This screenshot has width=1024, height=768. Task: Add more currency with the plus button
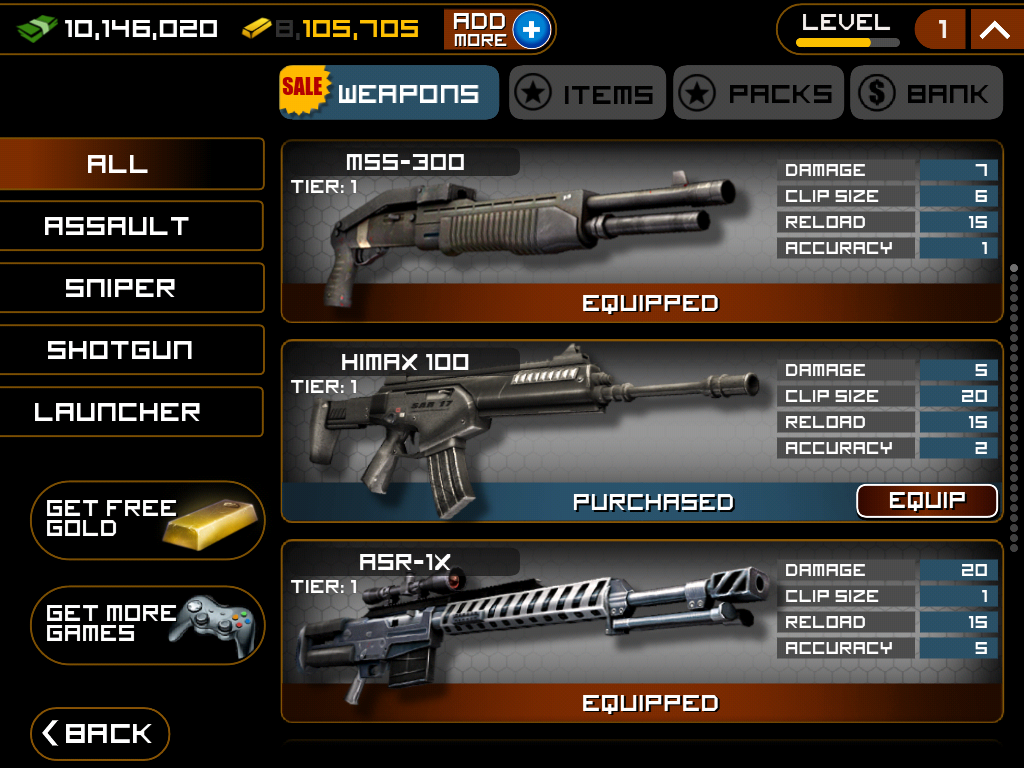click(531, 30)
